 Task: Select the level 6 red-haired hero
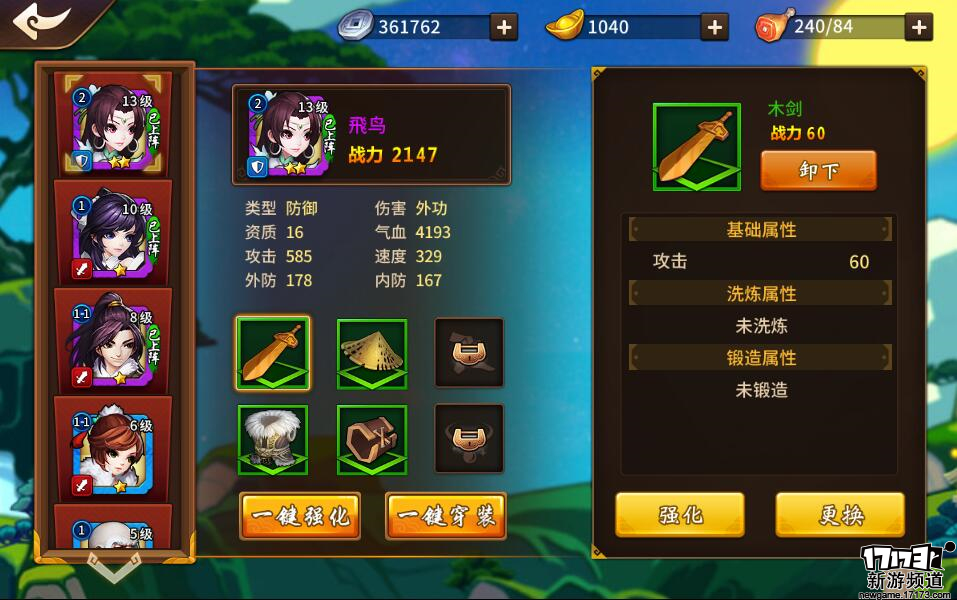click(x=113, y=451)
